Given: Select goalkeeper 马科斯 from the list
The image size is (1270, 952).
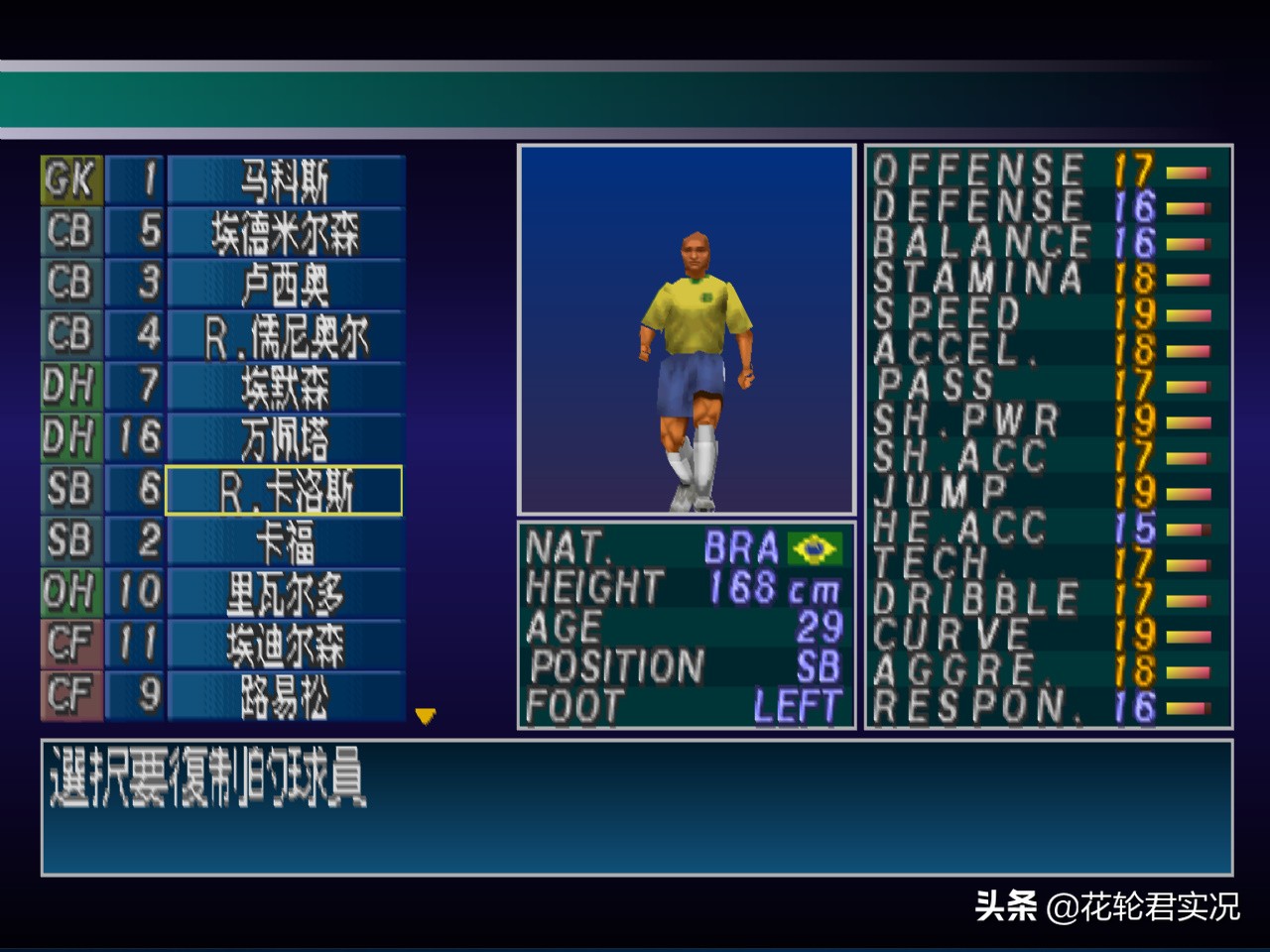Looking at the screenshot, I should coord(286,180).
